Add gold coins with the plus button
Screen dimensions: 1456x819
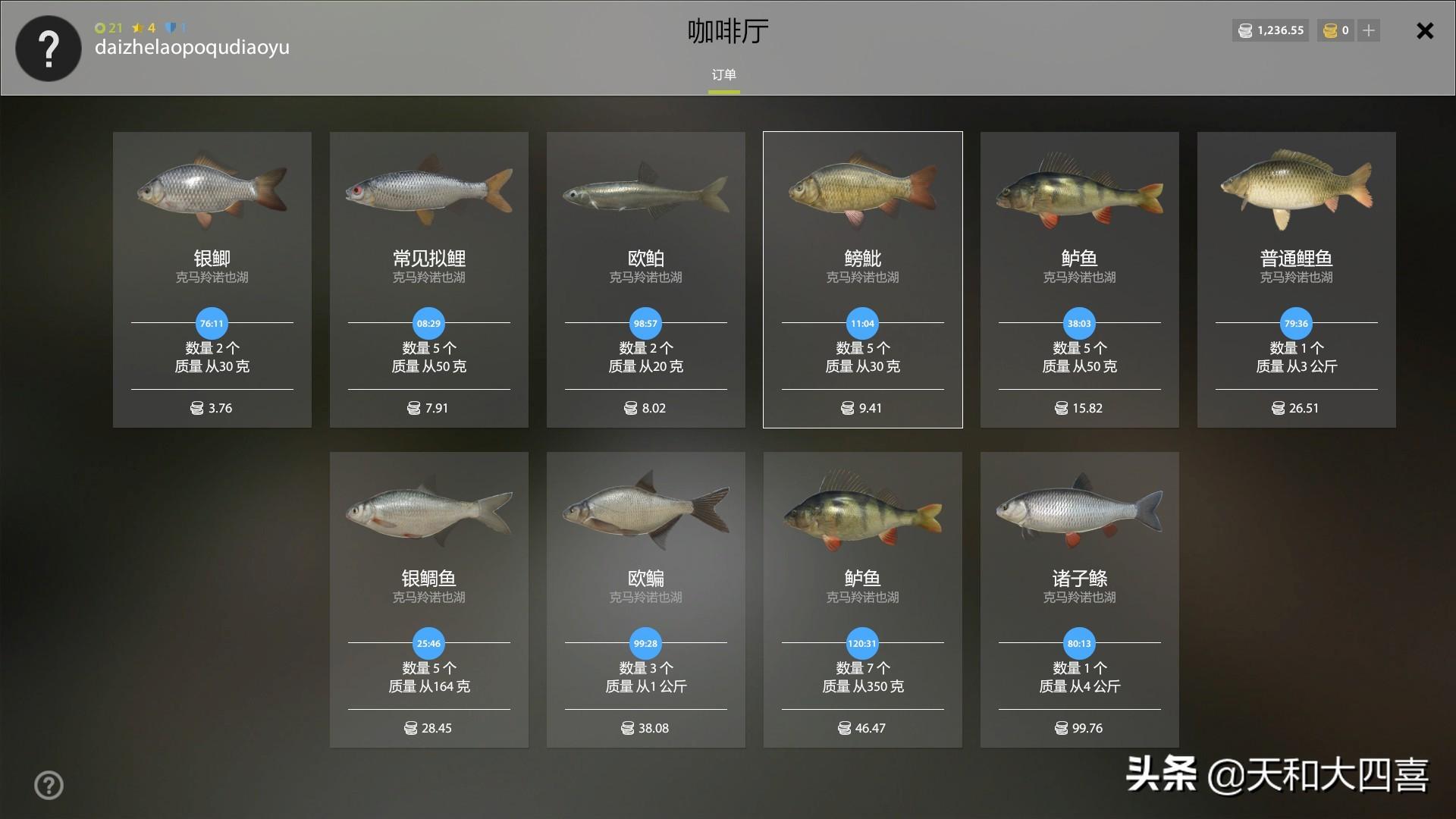click(x=1369, y=30)
